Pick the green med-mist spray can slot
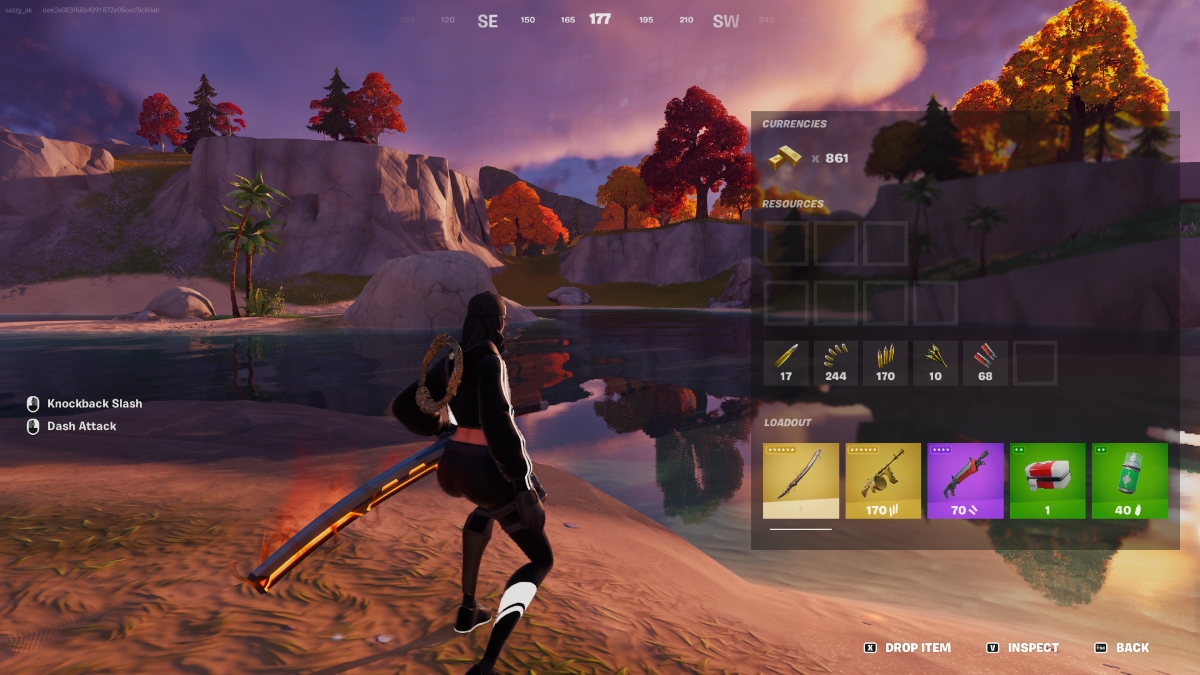The height and width of the screenshot is (675, 1200). click(x=1129, y=481)
